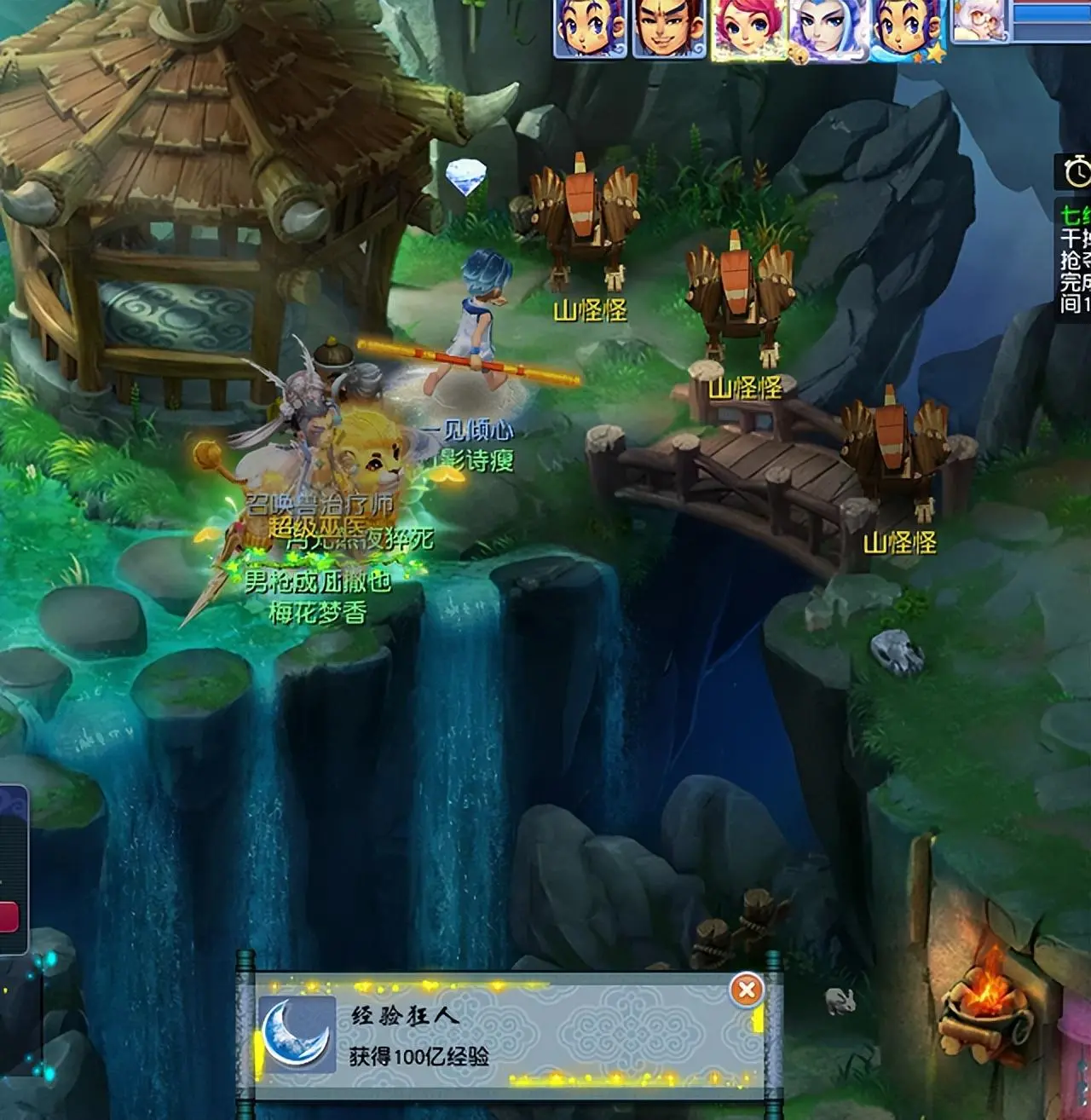Viewport: 1091px width, 1120px height.
Task: Select the star-marked purple-haired boy portrait
Action: click(x=905, y=28)
